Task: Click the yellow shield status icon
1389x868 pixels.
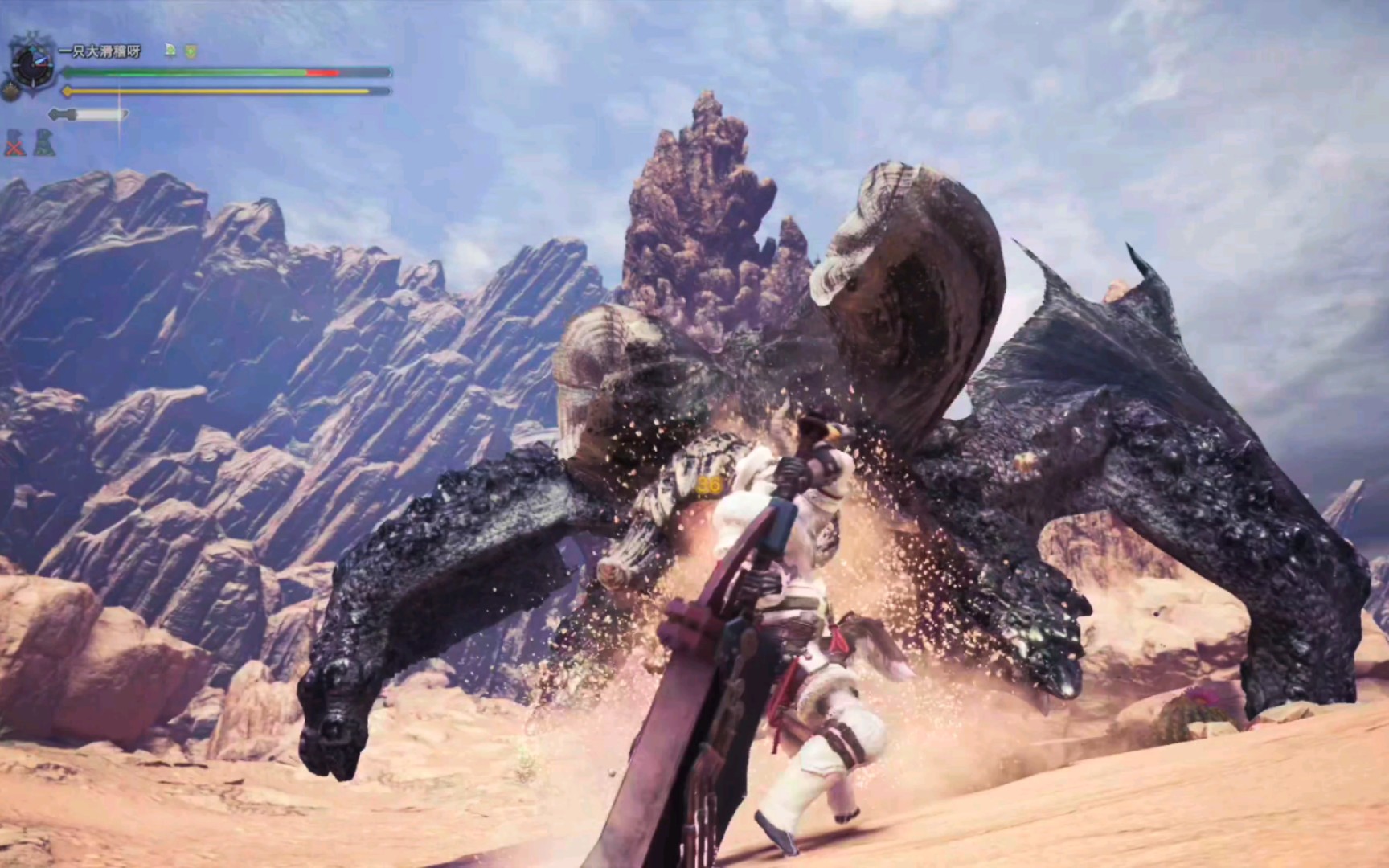Action: pyautogui.click(x=191, y=51)
